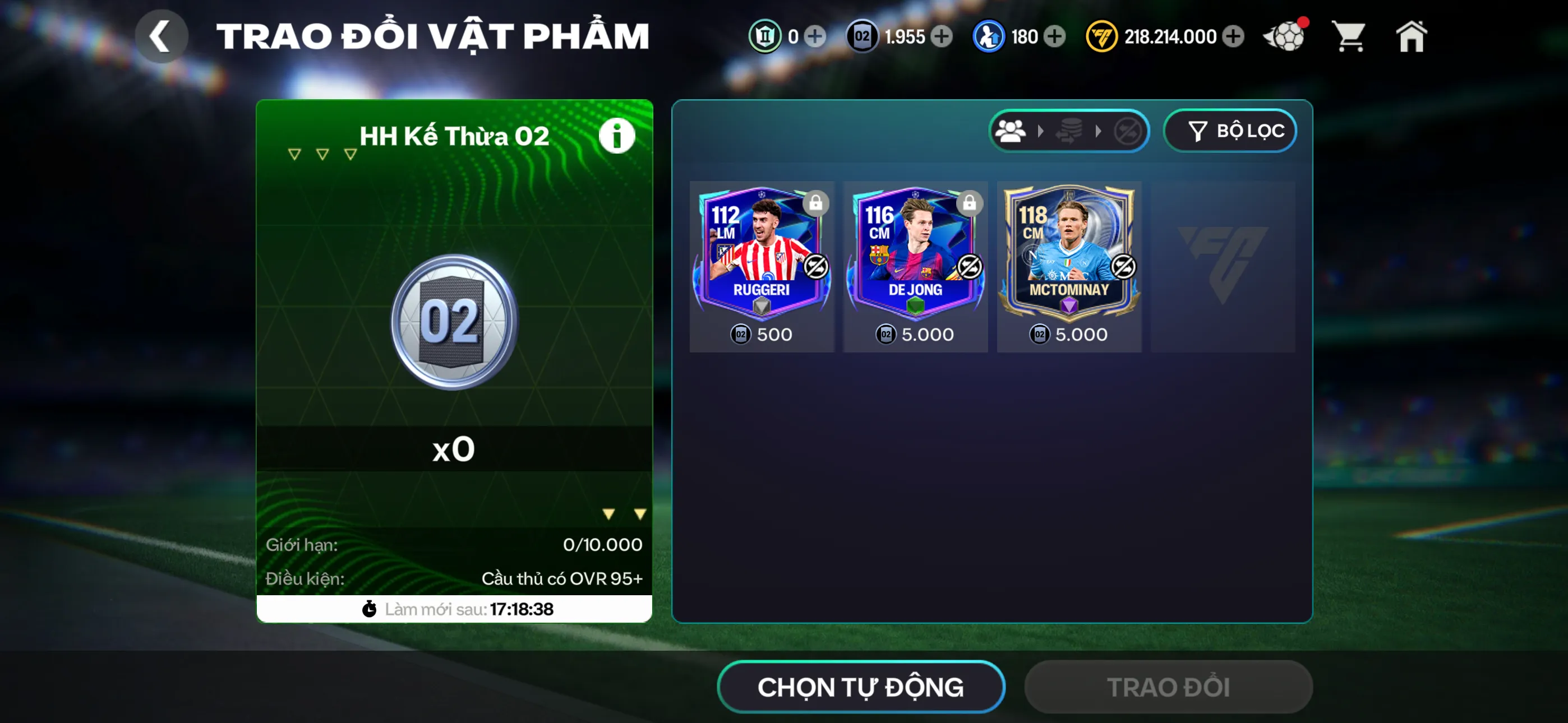1568x723 pixels.
Task: Open the BỘ LỌC filter panel
Action: tap(1230, 130)
